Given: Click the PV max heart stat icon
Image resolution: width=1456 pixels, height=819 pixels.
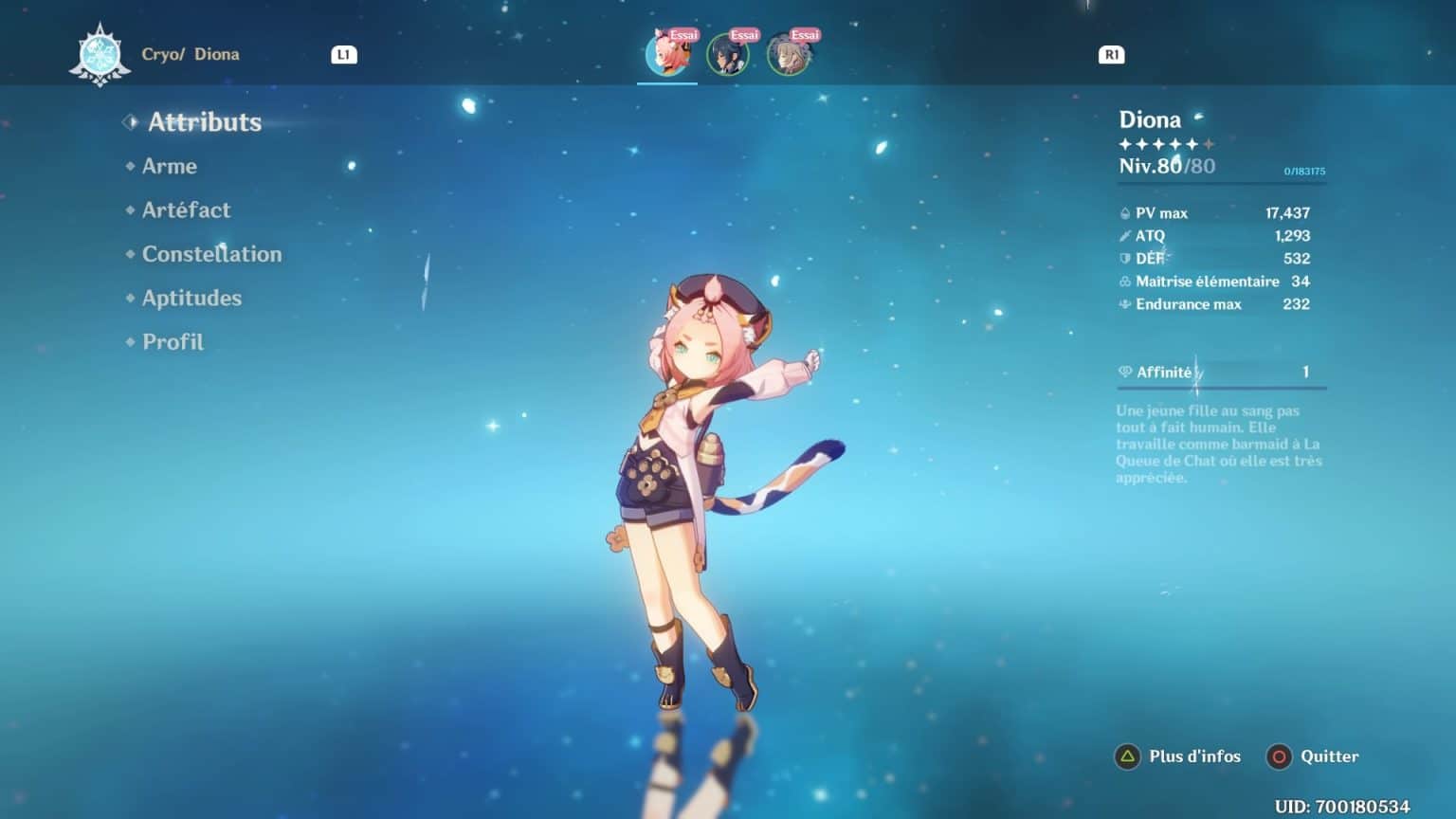Looking at the screenshot, I should [x=1124, y=212].
